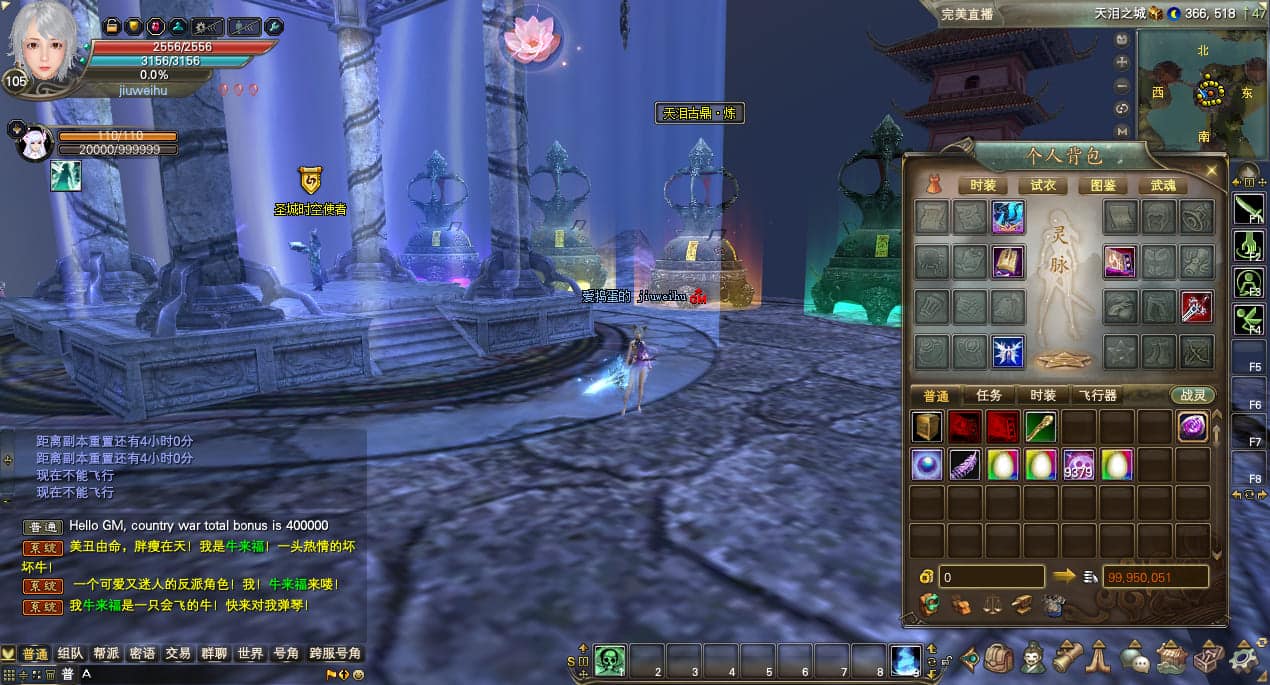Open the 完美直播 live stream button
Viewport: 1270px width, 685px height.
[967, 14]
